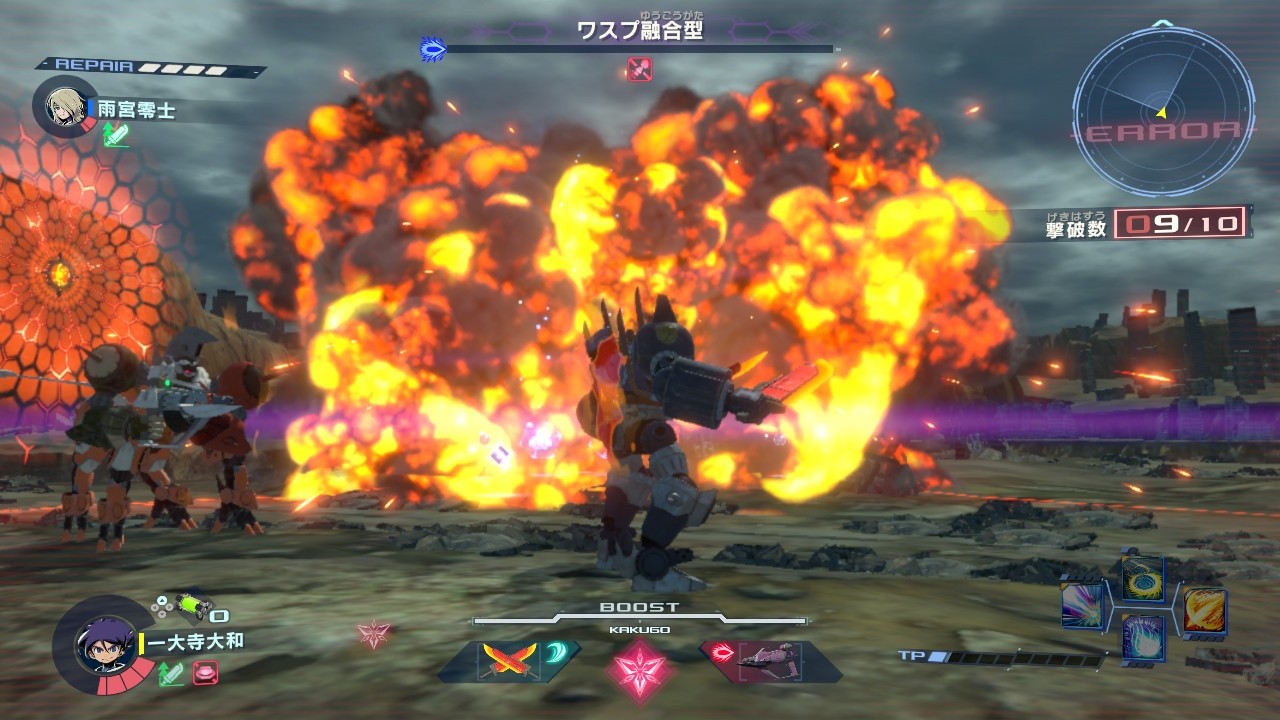Check the green attack-up buff under 一大寺大和

pos(171,673)
